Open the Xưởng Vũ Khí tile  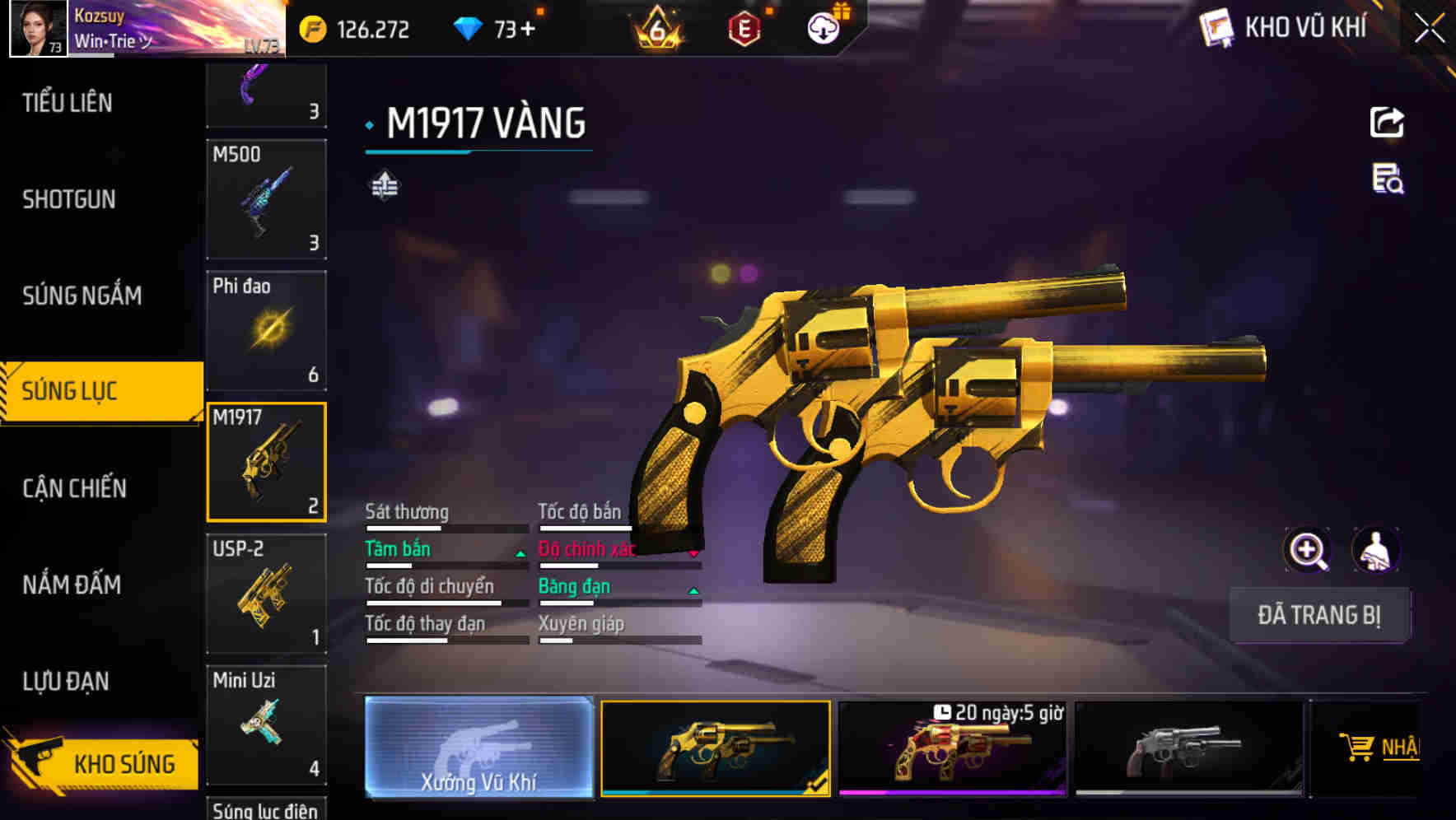tap(478, 748)
